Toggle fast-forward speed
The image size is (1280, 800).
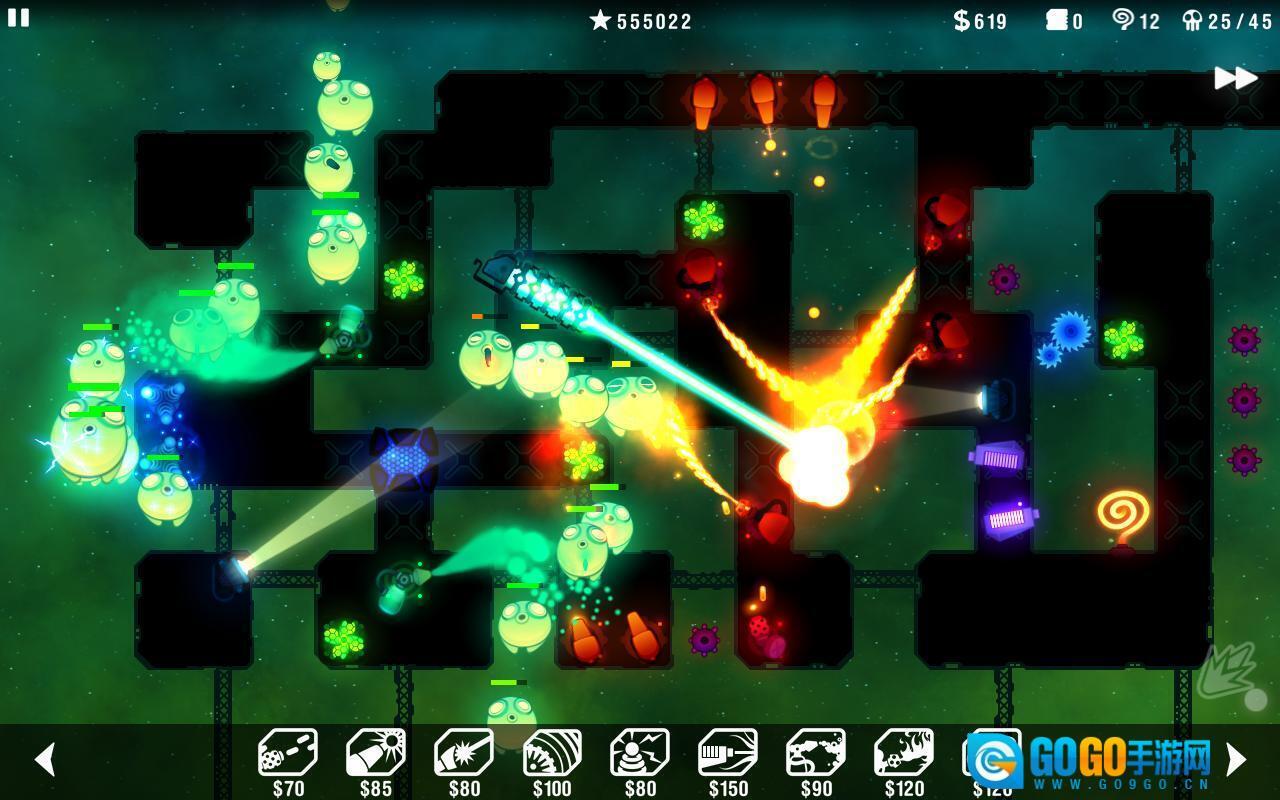coord(1235,78)
